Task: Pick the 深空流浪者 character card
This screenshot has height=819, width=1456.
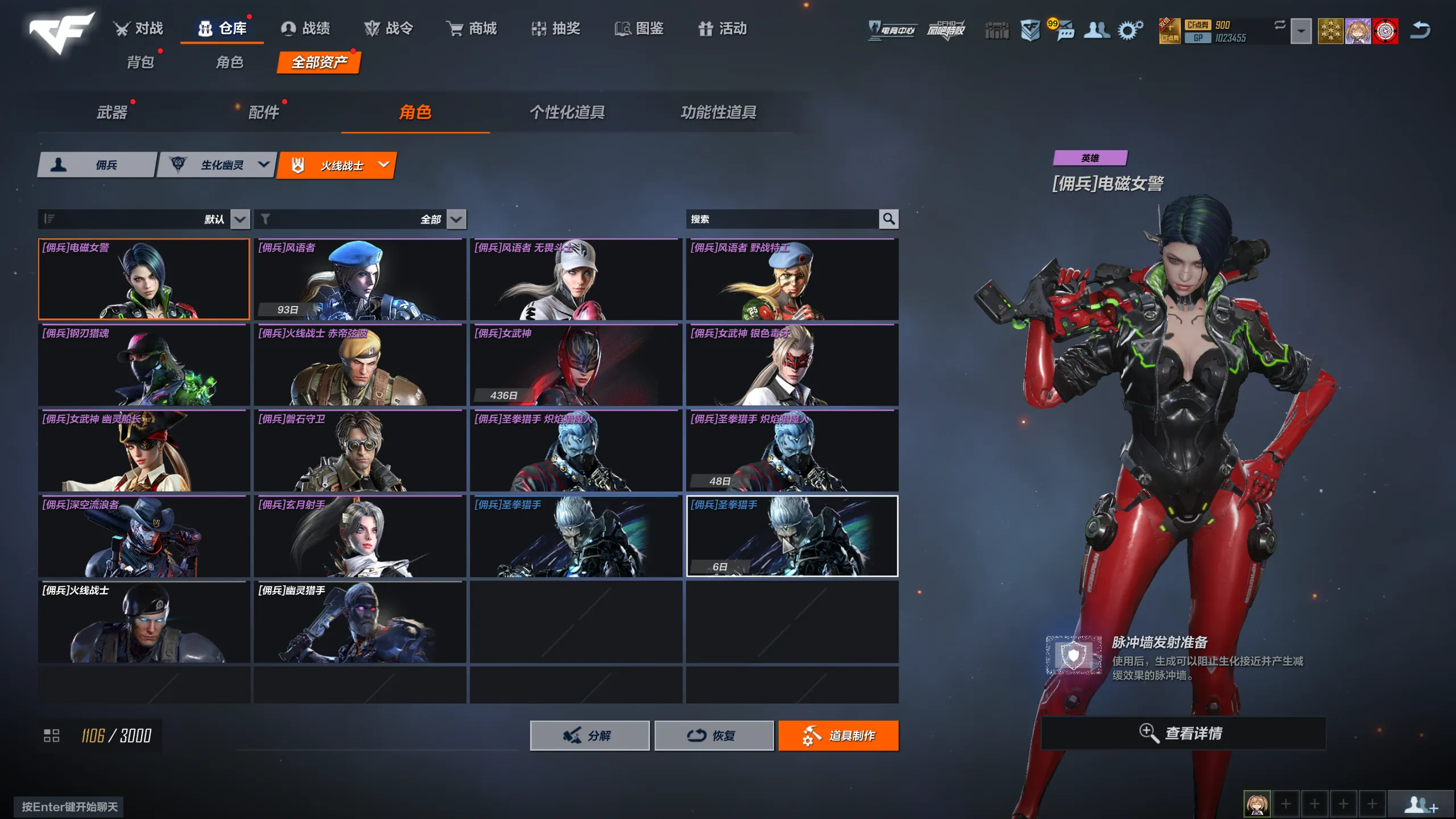Action: (144, 536)
